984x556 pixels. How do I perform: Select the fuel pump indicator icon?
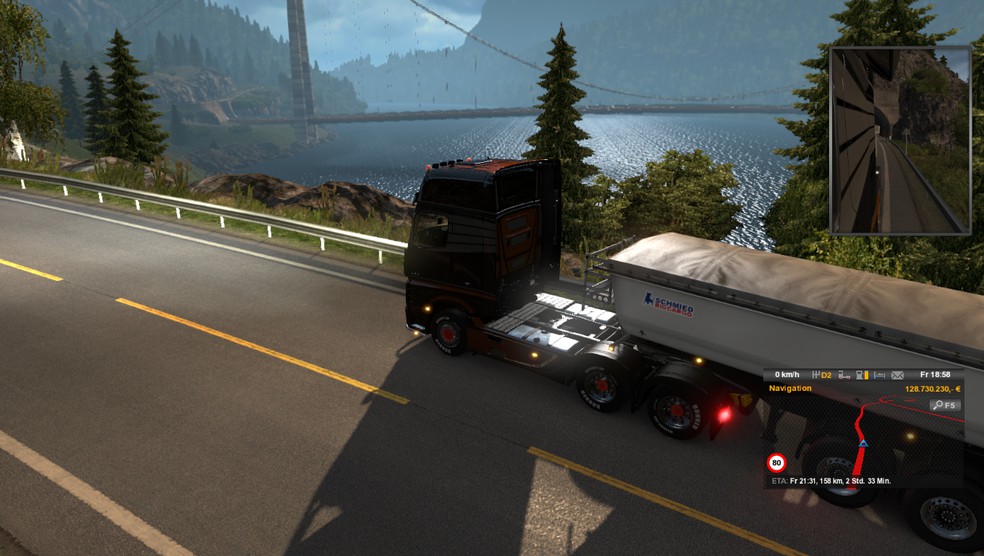point(860,375)
